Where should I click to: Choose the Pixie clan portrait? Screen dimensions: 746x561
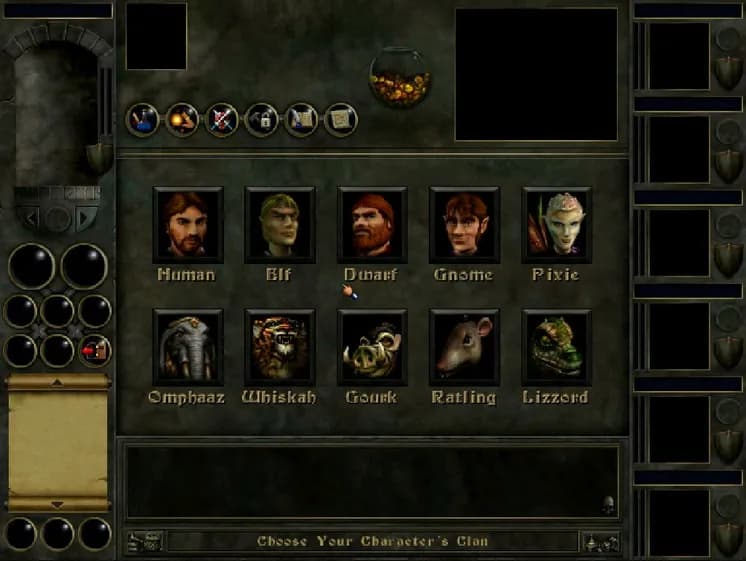pyautogui.click(x=556, y=224)
